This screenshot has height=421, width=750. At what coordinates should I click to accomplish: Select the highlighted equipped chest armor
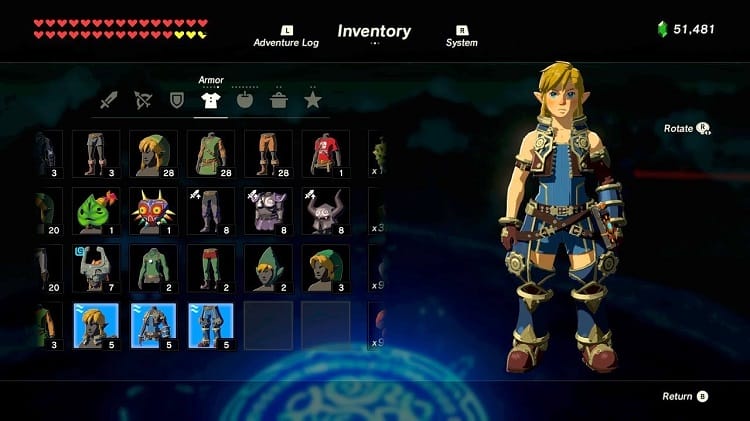pos(153,326)
